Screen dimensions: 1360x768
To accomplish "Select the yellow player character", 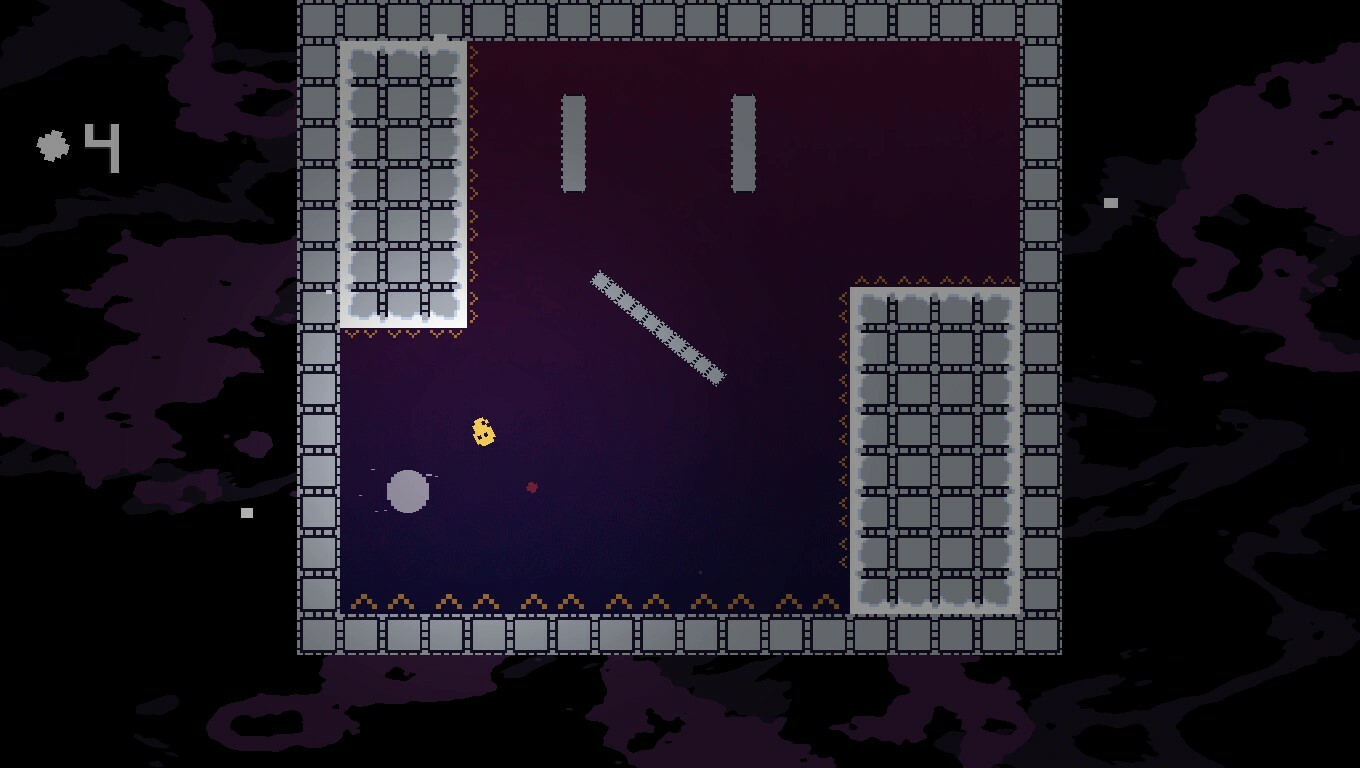I will point(483,432).
